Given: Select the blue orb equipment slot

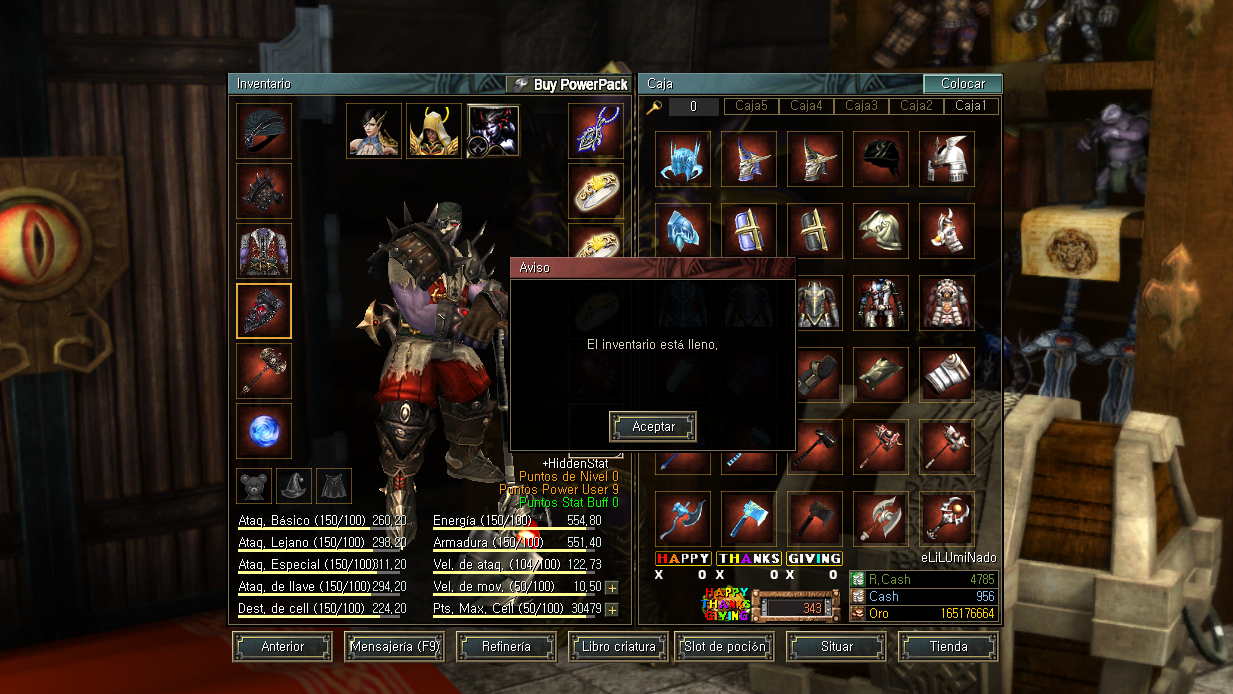Looking at the screenshot, I should (264, 431).
